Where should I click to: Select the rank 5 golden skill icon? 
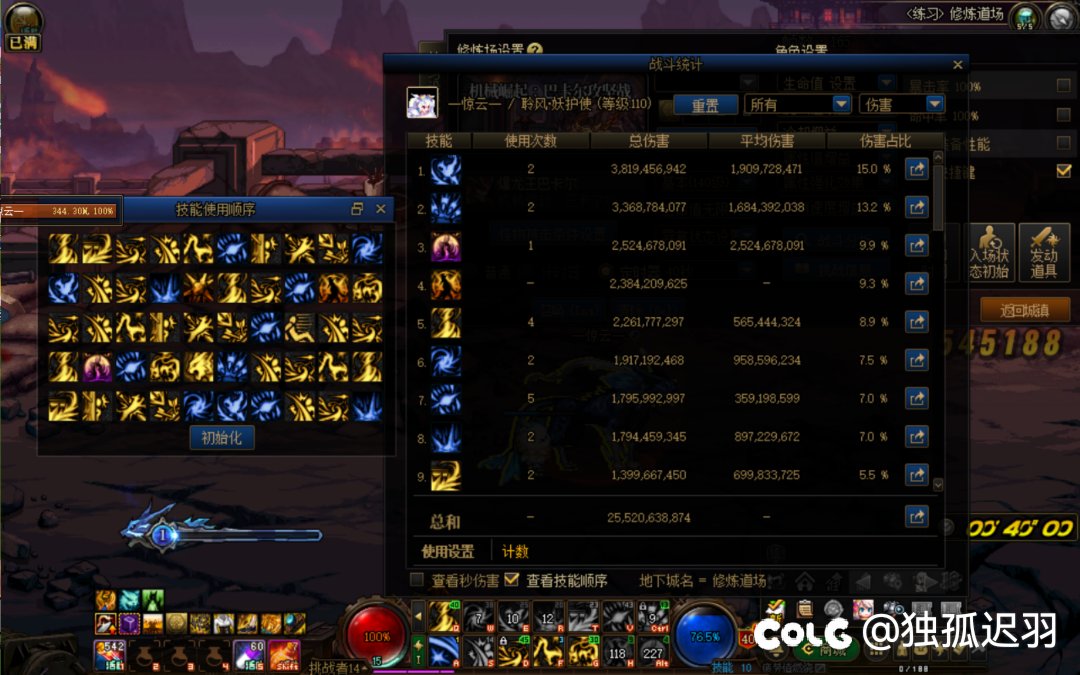click(446, 322)
